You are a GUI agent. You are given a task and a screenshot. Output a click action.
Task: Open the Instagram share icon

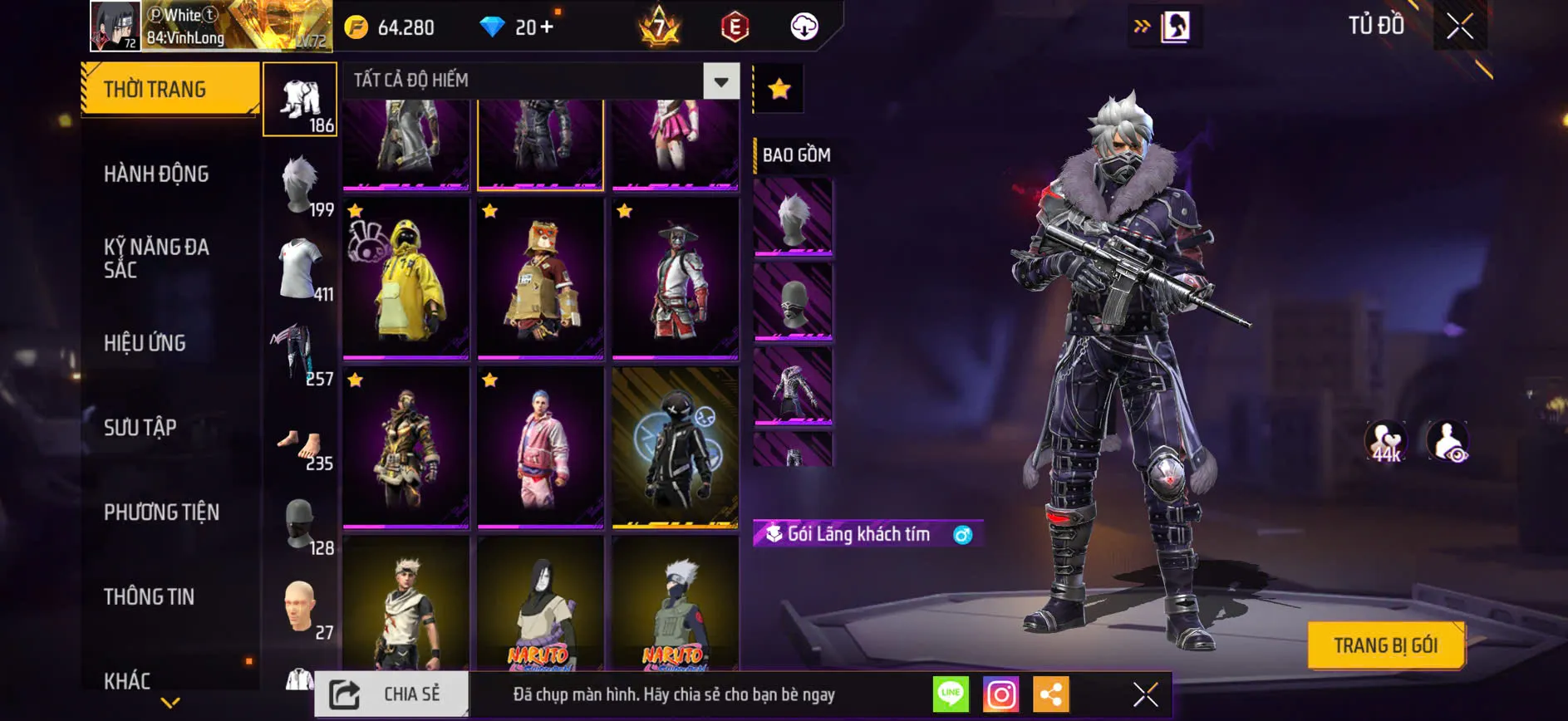click(999, 692)
